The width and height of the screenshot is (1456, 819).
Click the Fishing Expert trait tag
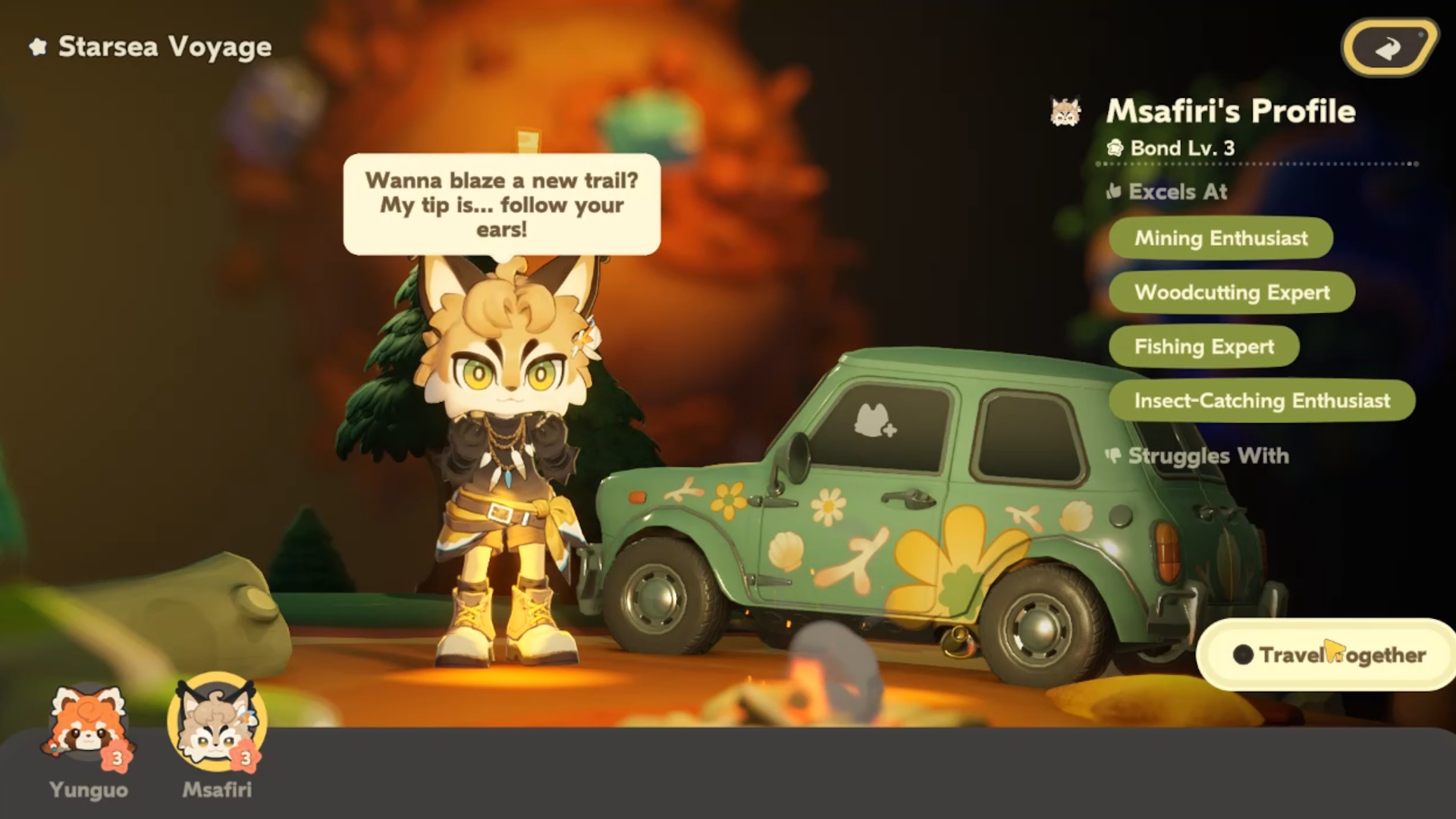pyautogui.click(x=1203, y=347)
